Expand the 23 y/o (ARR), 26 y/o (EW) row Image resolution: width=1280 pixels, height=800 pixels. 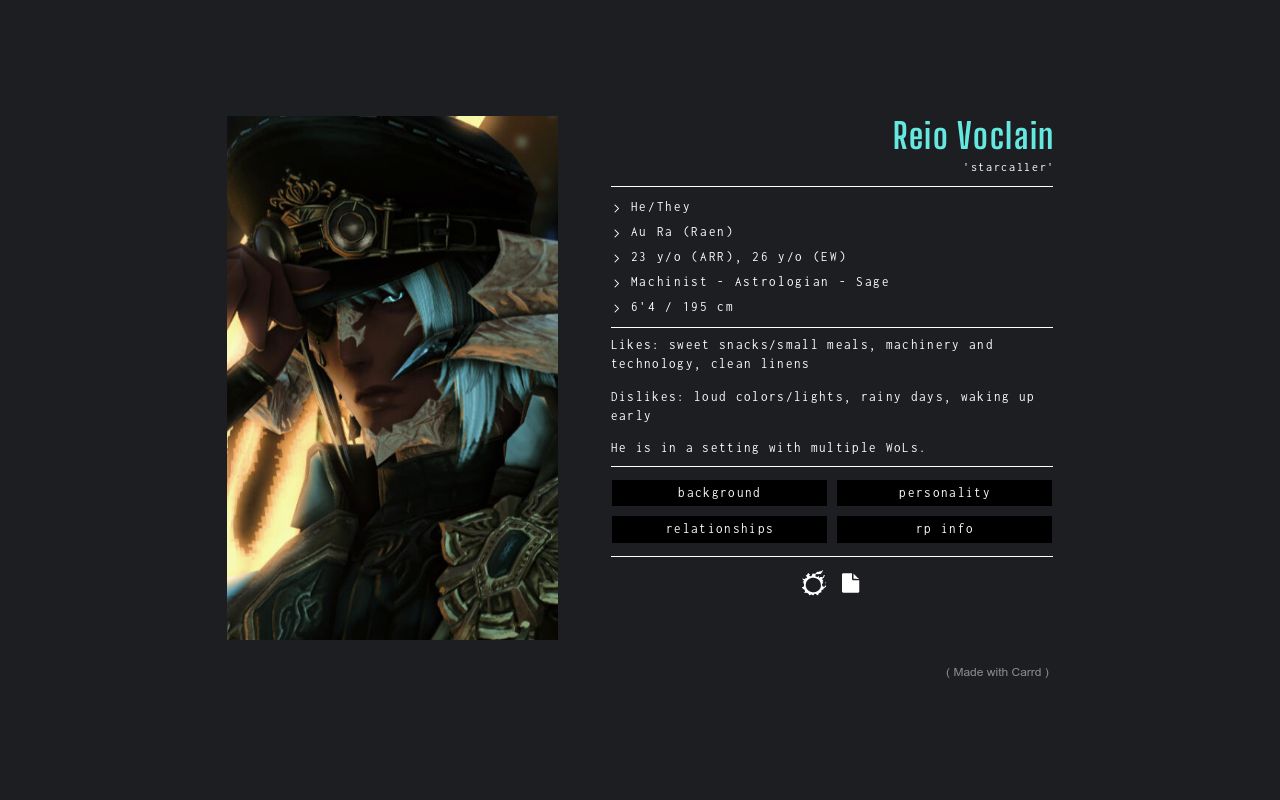pyautogui.click(x=738, y=257)
